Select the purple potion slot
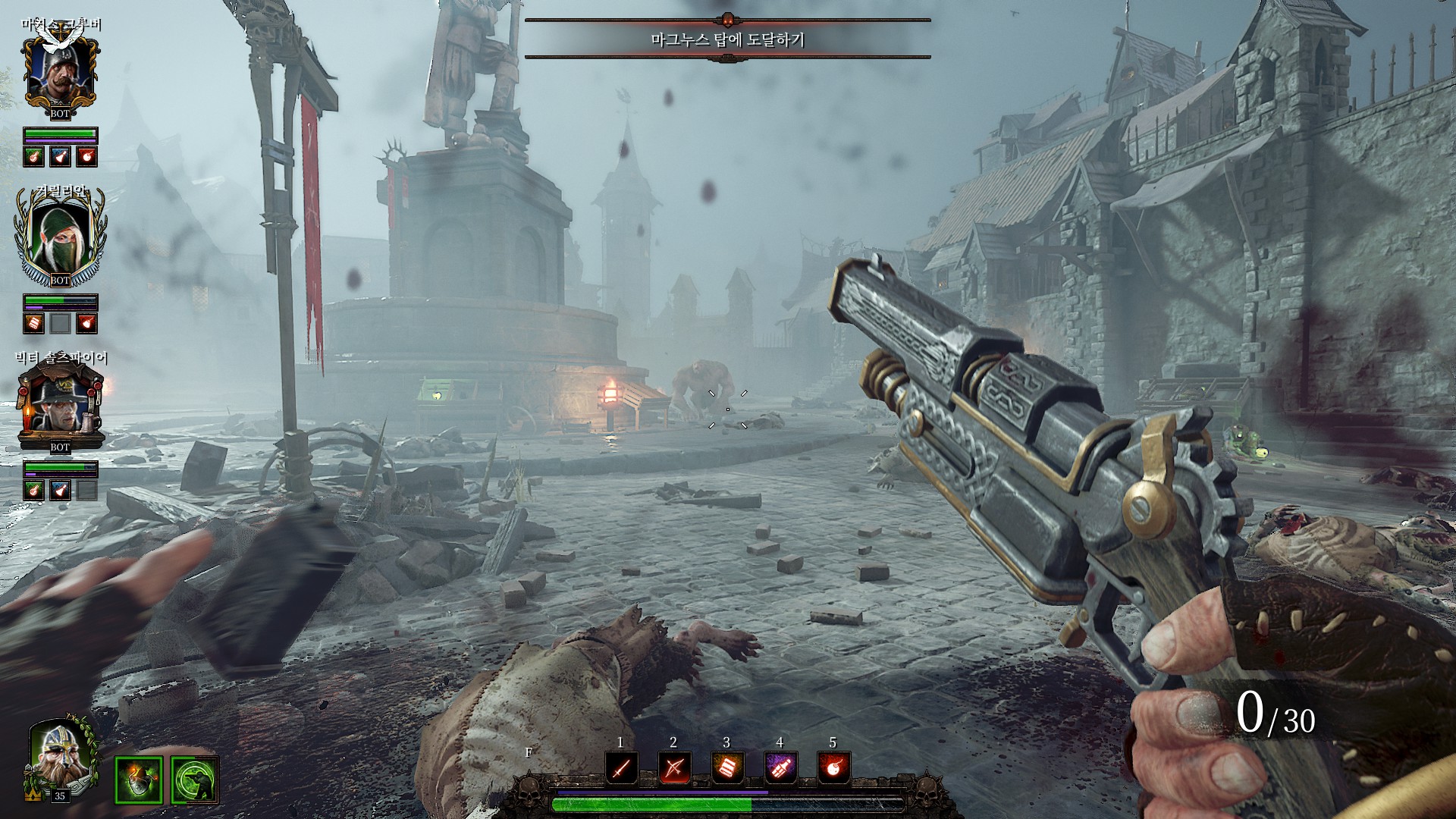This screenshot has width=1456, height=819. pos(780,769)
